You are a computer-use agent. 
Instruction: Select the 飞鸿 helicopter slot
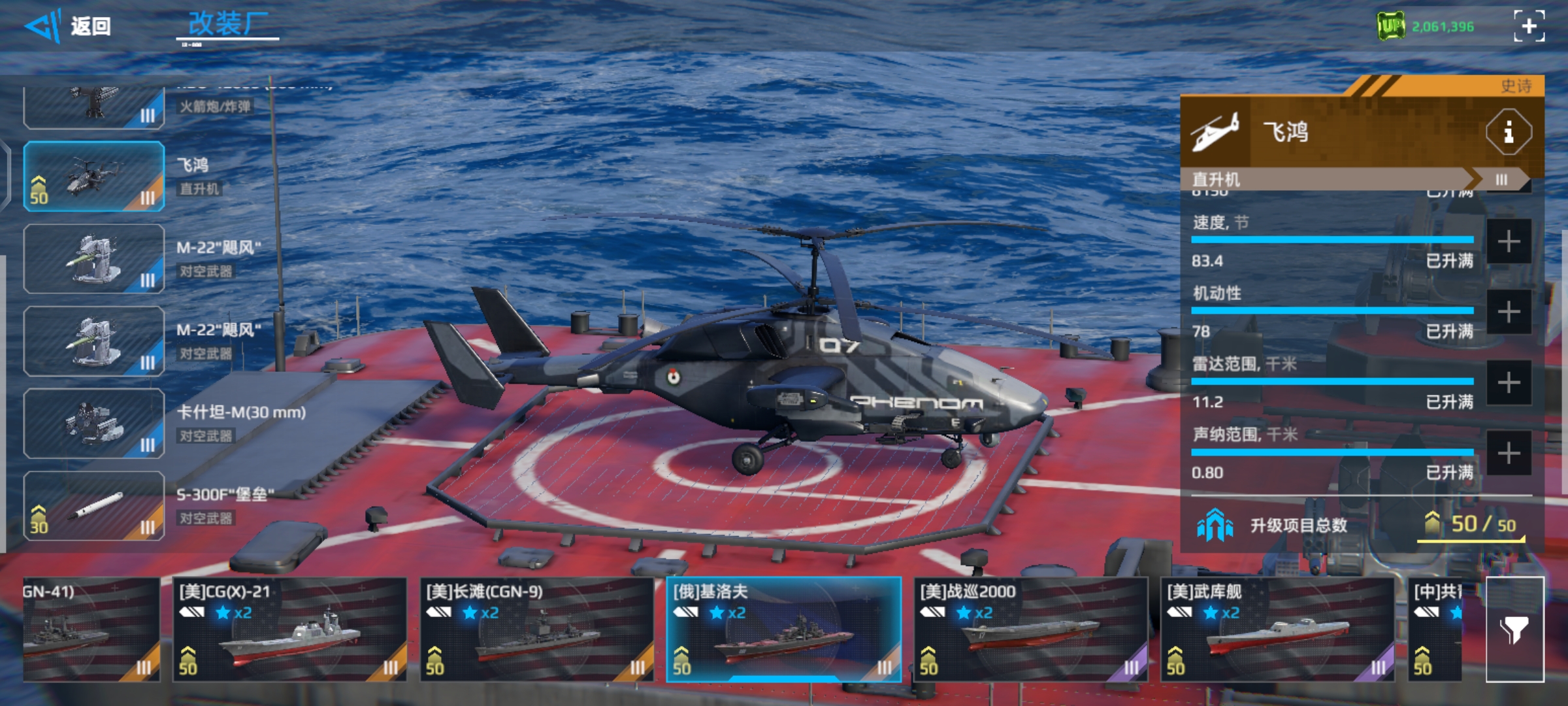pyautogui.click(x=94, y=176)
